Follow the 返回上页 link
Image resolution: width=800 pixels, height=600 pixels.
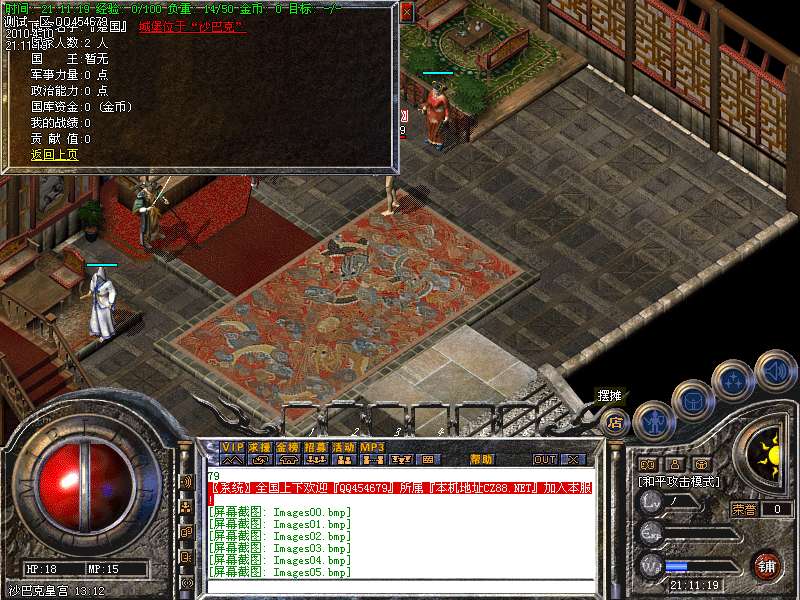pos(54,155)
